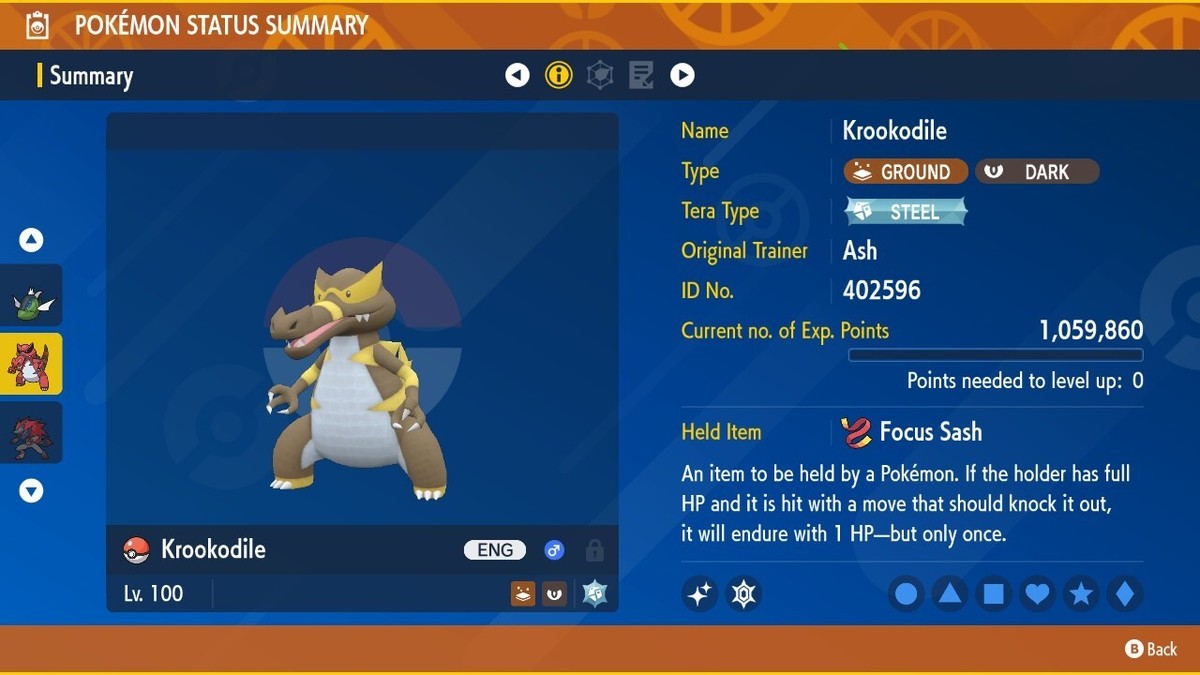Switch to the stats hexagon tab
The height and width of the screenshot is (675, 1200).
pyautogui.click(x=600, y=75)
